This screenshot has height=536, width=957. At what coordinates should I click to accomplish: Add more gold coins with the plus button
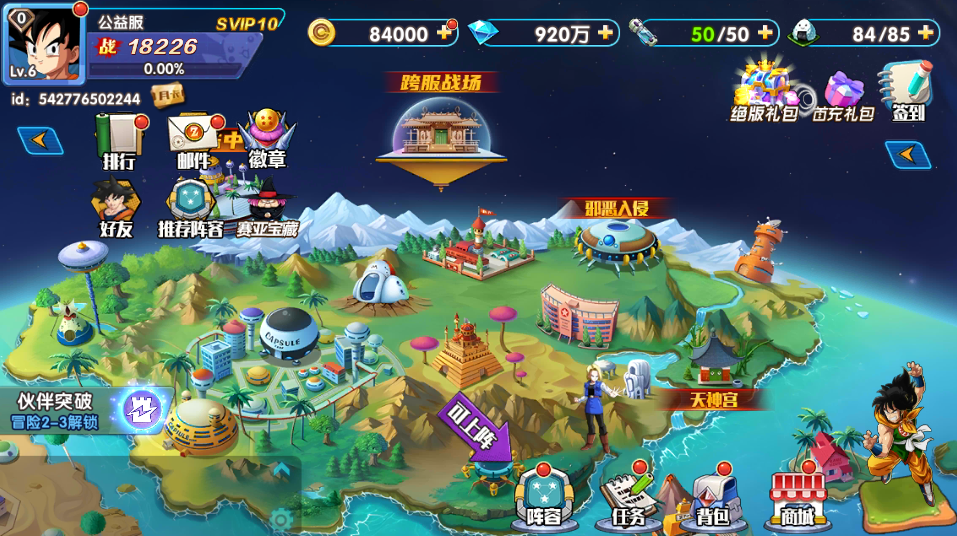tap(445, 33)
